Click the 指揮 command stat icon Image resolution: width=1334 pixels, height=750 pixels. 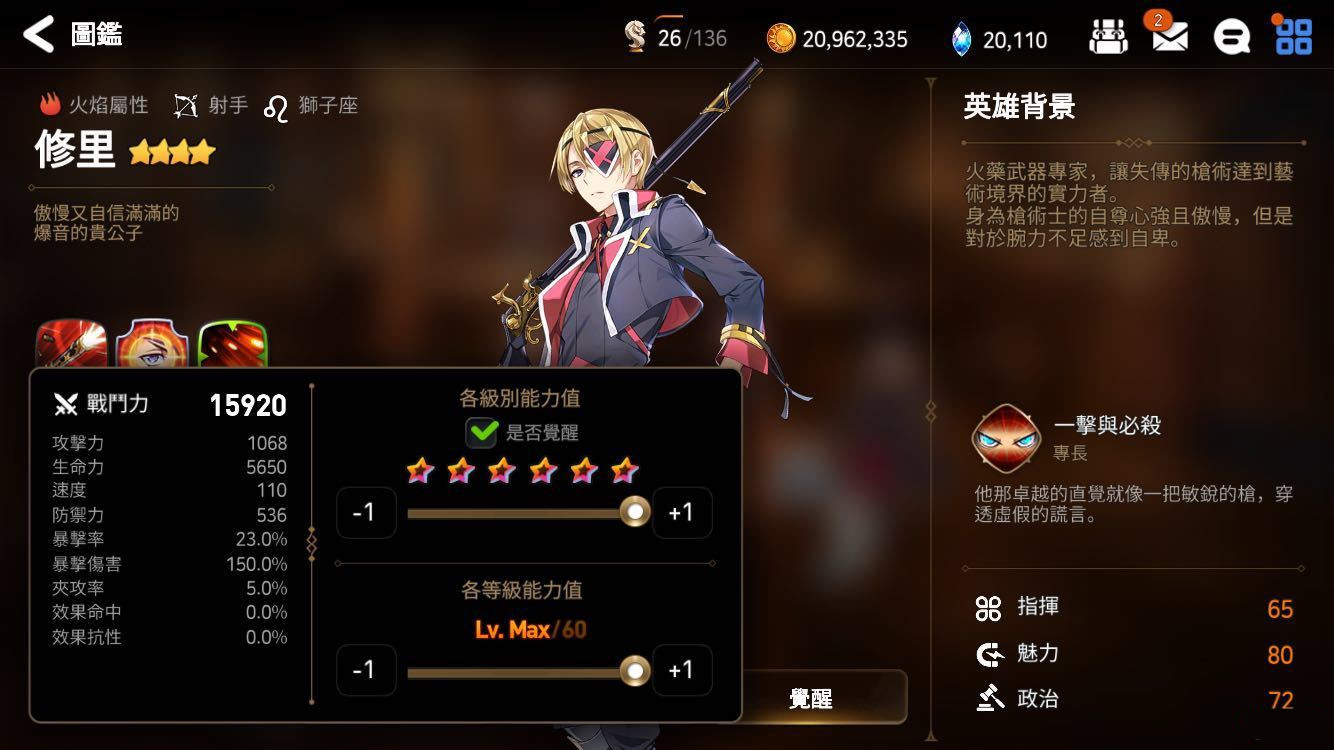pos(991,607)
